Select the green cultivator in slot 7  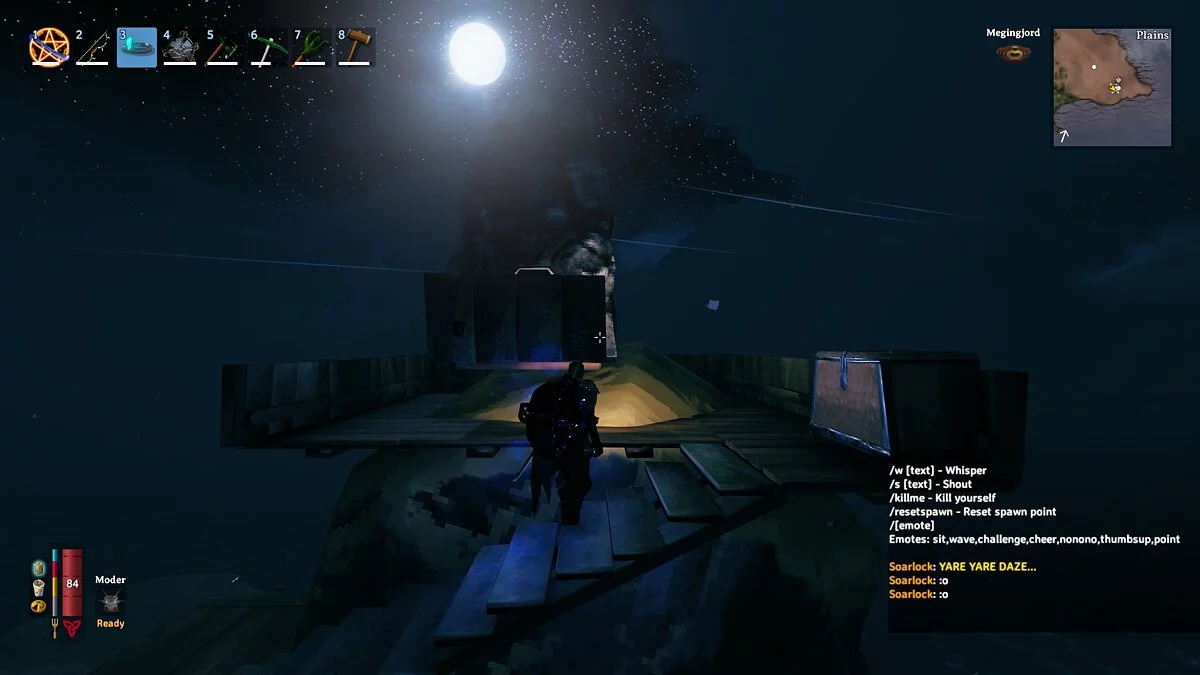tap(310, 47)
